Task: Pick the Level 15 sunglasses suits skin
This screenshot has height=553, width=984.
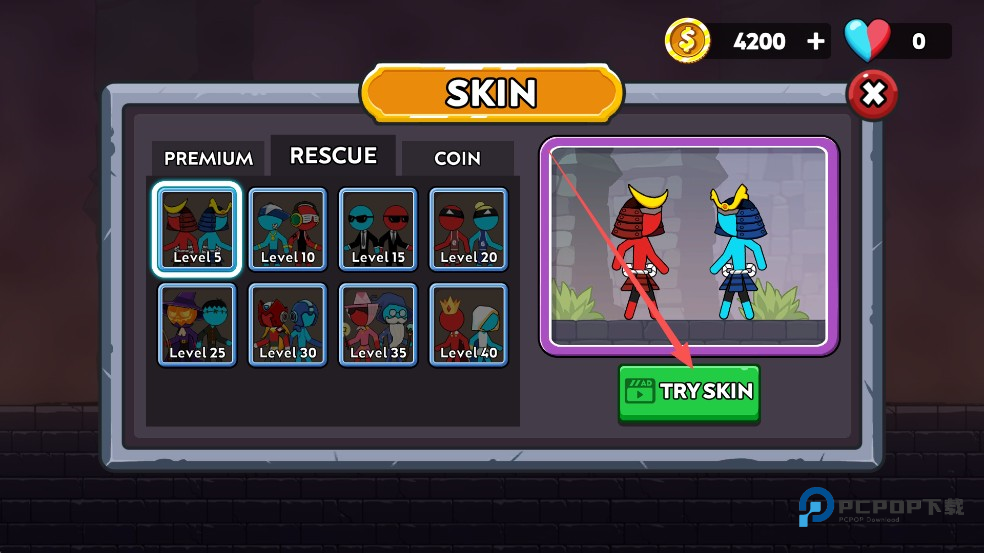Action: point(377,229)
